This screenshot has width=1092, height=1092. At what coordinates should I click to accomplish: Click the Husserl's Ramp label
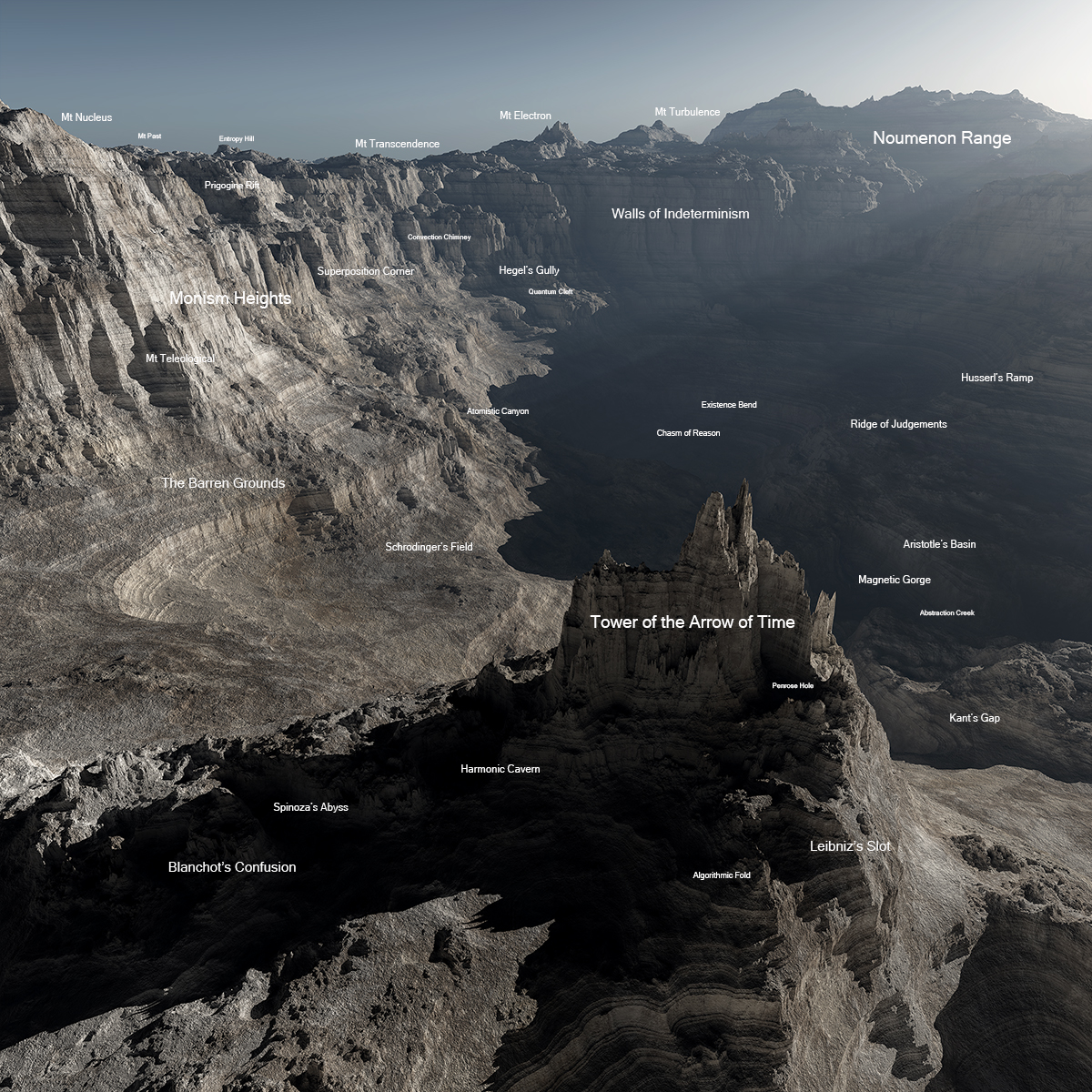(x=996, y=378)
